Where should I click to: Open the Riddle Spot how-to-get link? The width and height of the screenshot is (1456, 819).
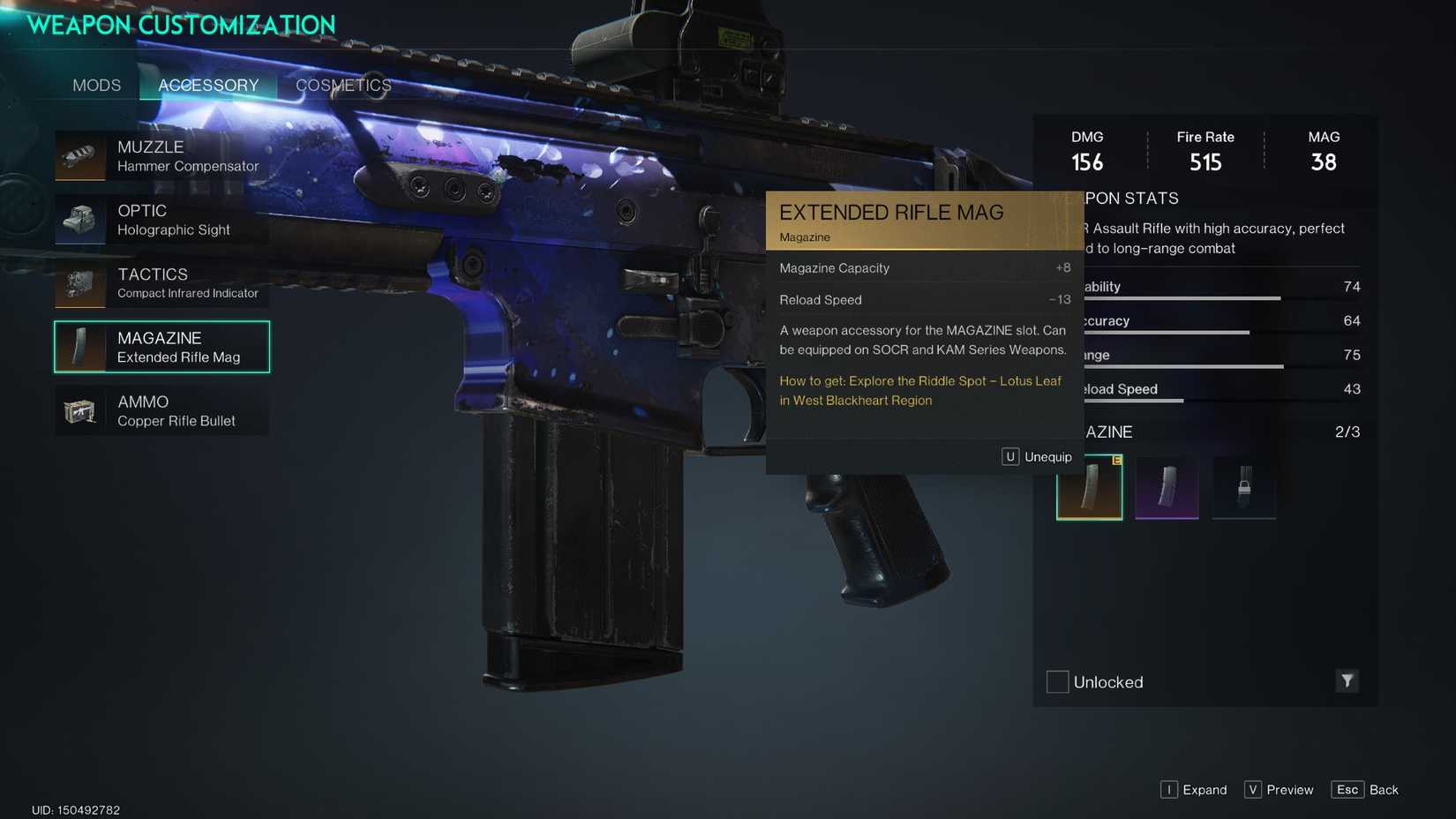pyautogui.click(x=920, y=390)
